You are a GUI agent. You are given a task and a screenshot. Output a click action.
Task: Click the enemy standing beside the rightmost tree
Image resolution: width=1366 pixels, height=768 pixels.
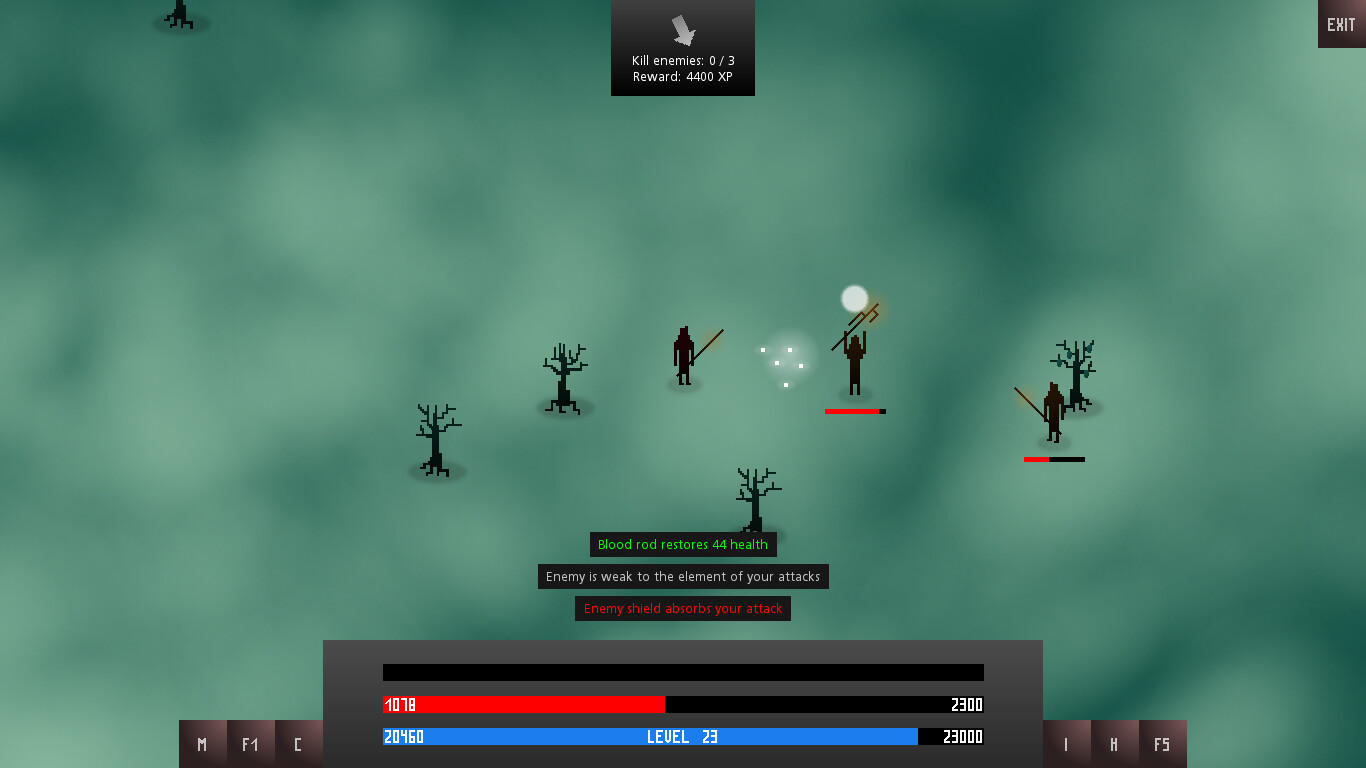(1051, 410)
